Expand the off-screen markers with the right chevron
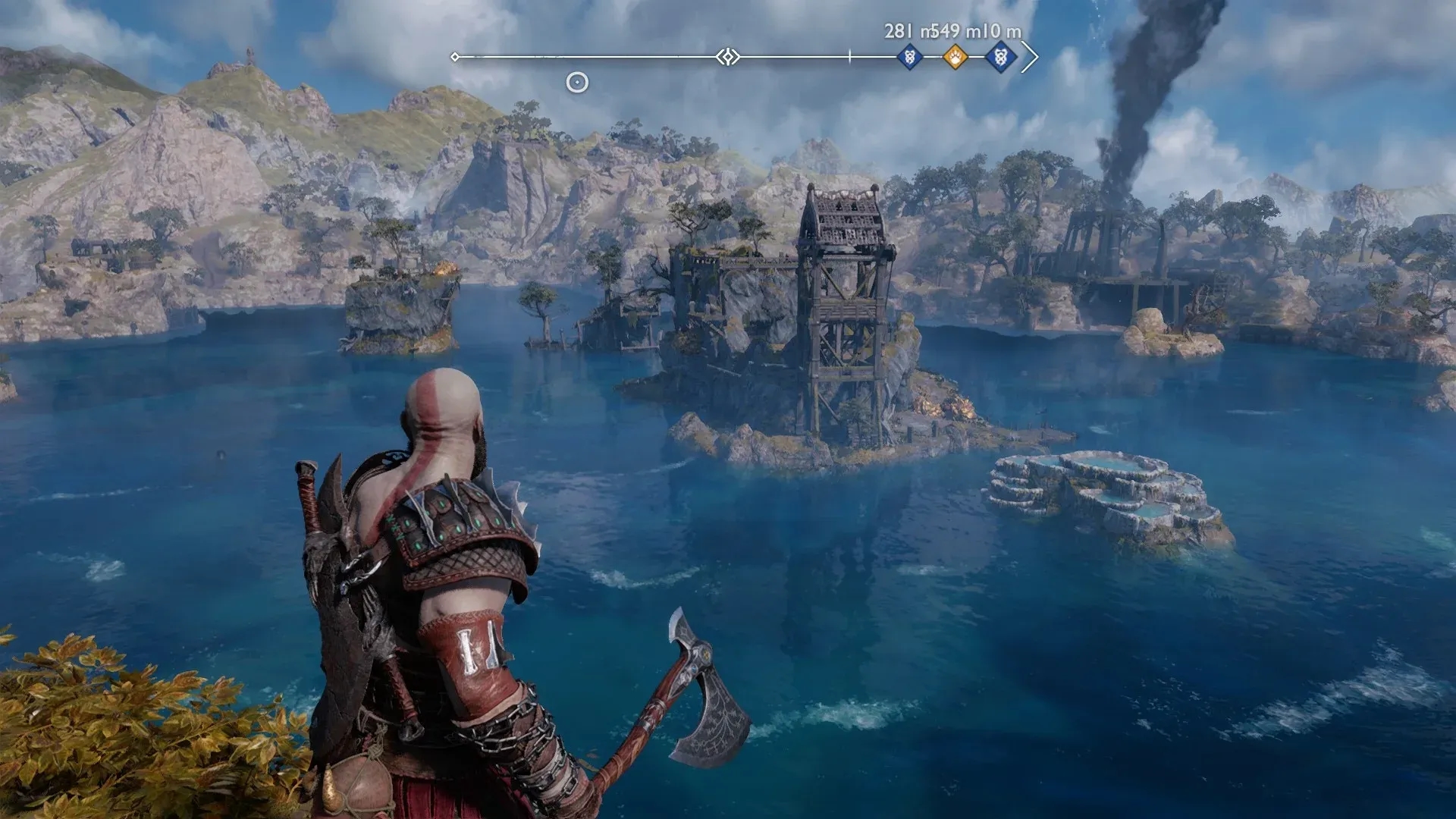The width and height of the screenshot is (1456, 819). (x=1031, y=55)
